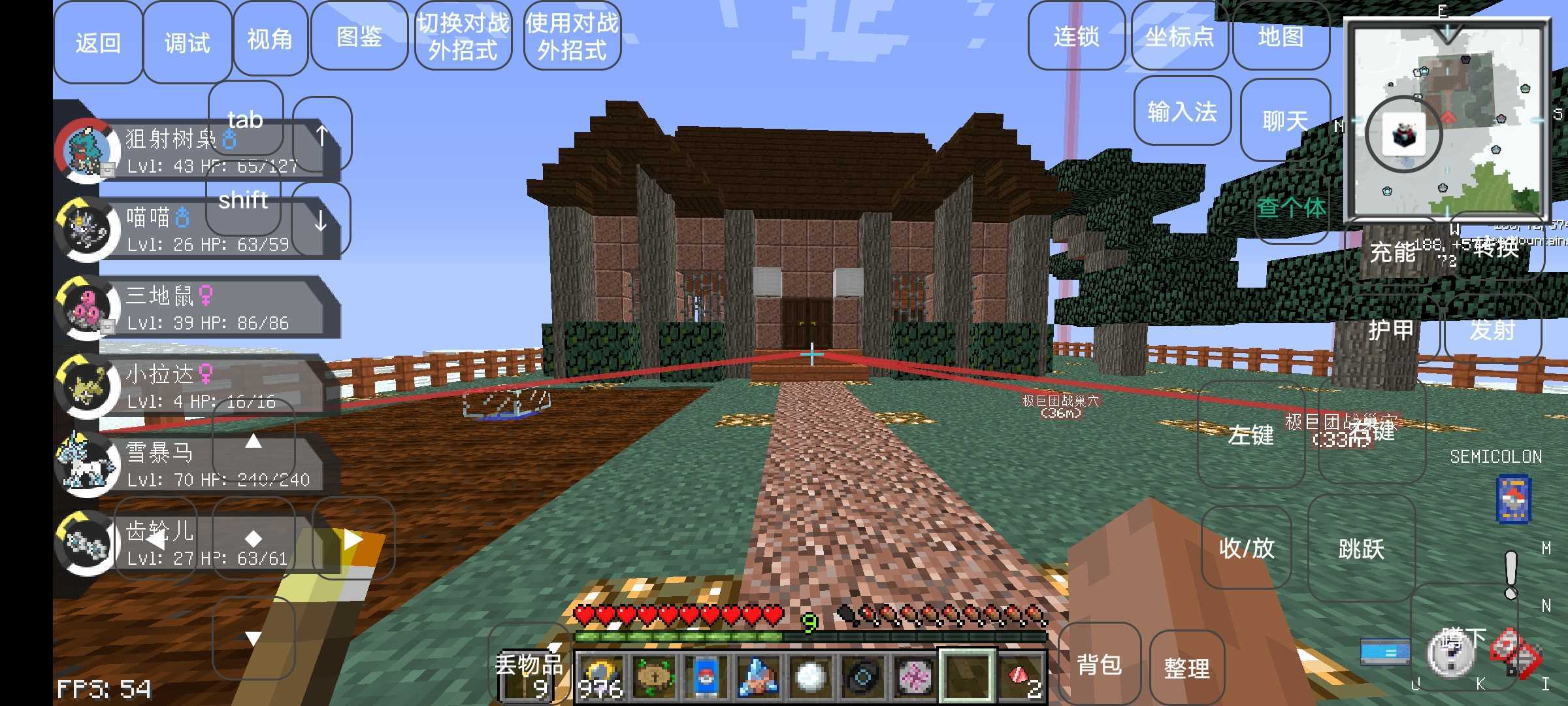Select the snowball item in the hotbar
Screen dimensions: 1568x706
pos(811,673)
